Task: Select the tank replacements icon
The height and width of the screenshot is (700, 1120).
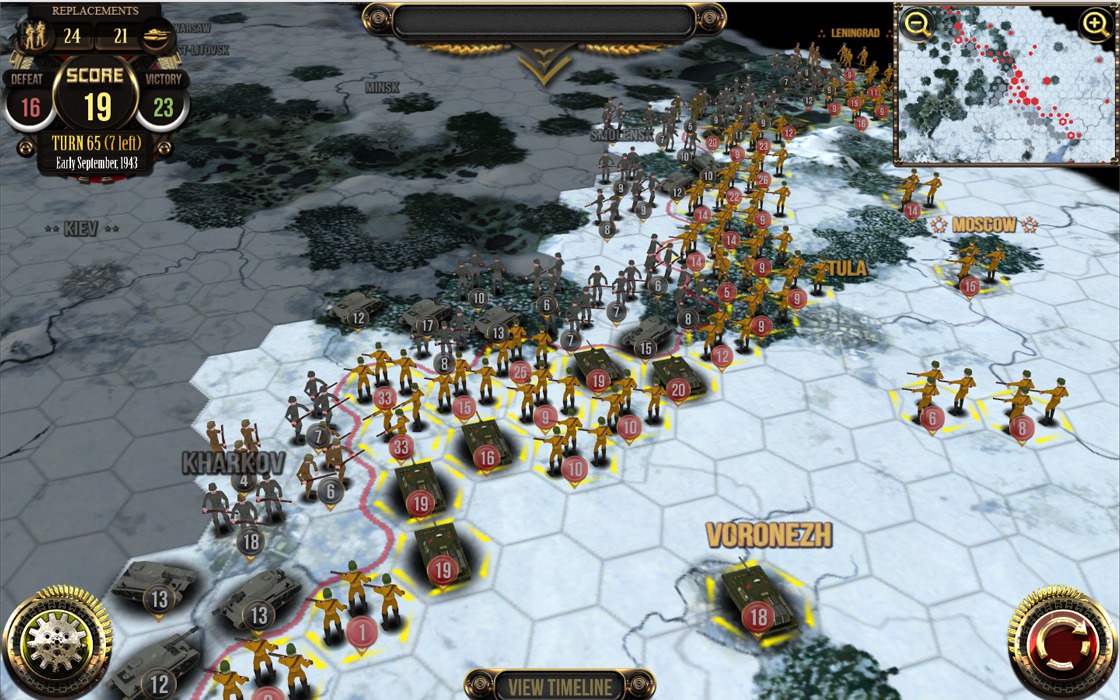Action: [157, 37]
